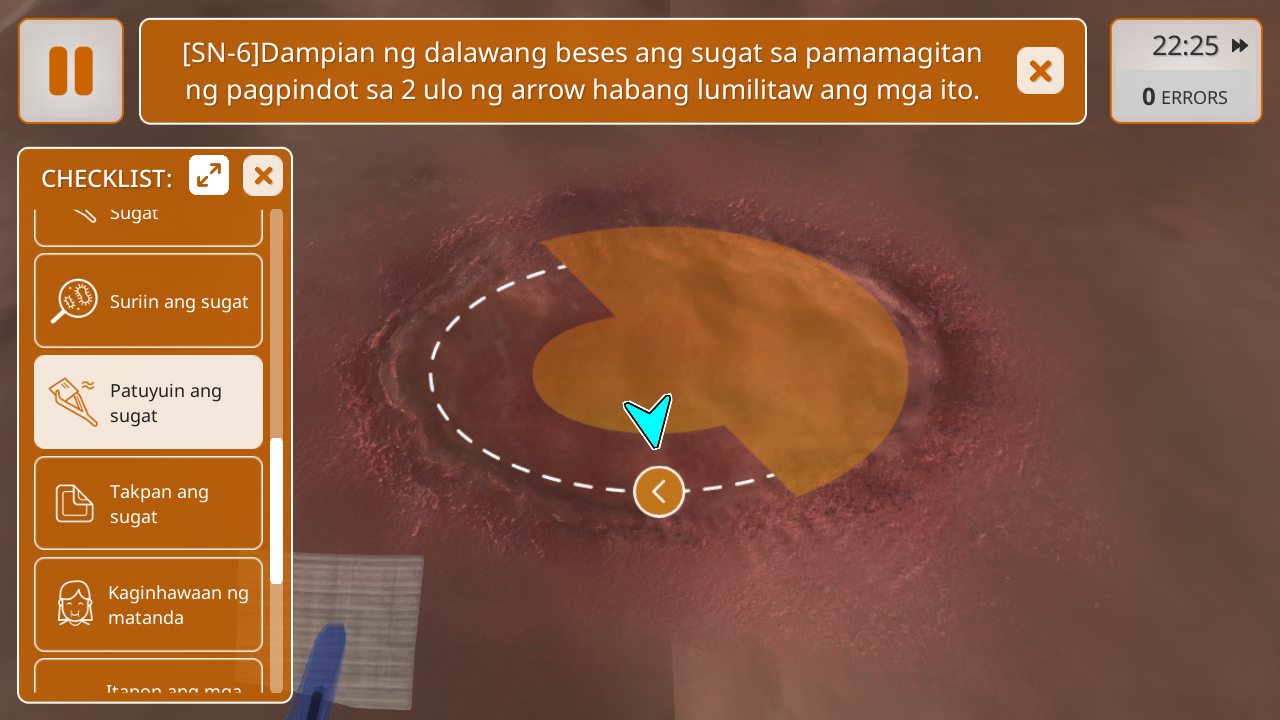Choose the "Patuyuin ang sugat" checklist step
The width and height of the screenshot is (1280, 720).
tap(149, 402)
